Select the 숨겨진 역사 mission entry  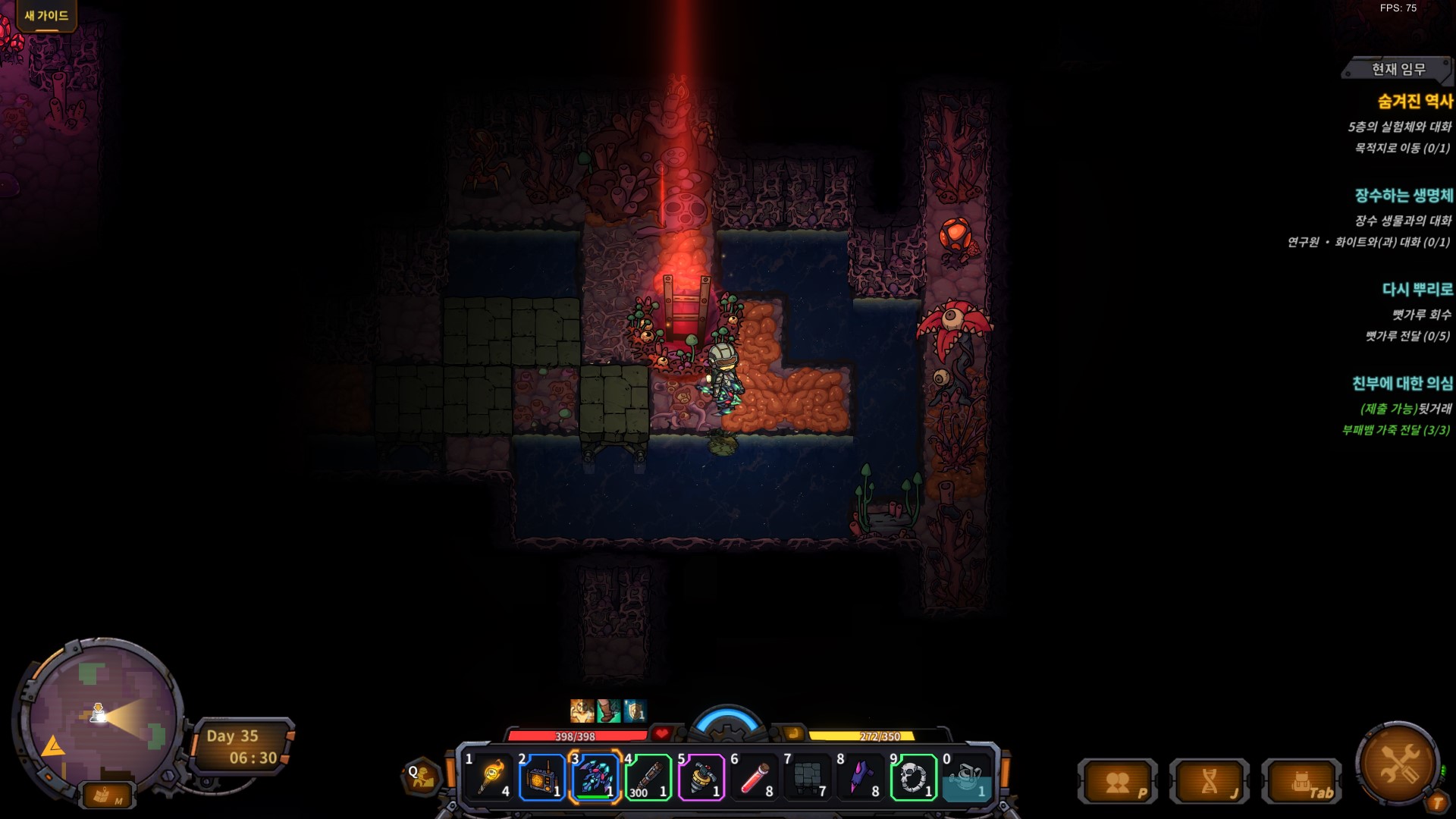click(x=1415, y=101)
